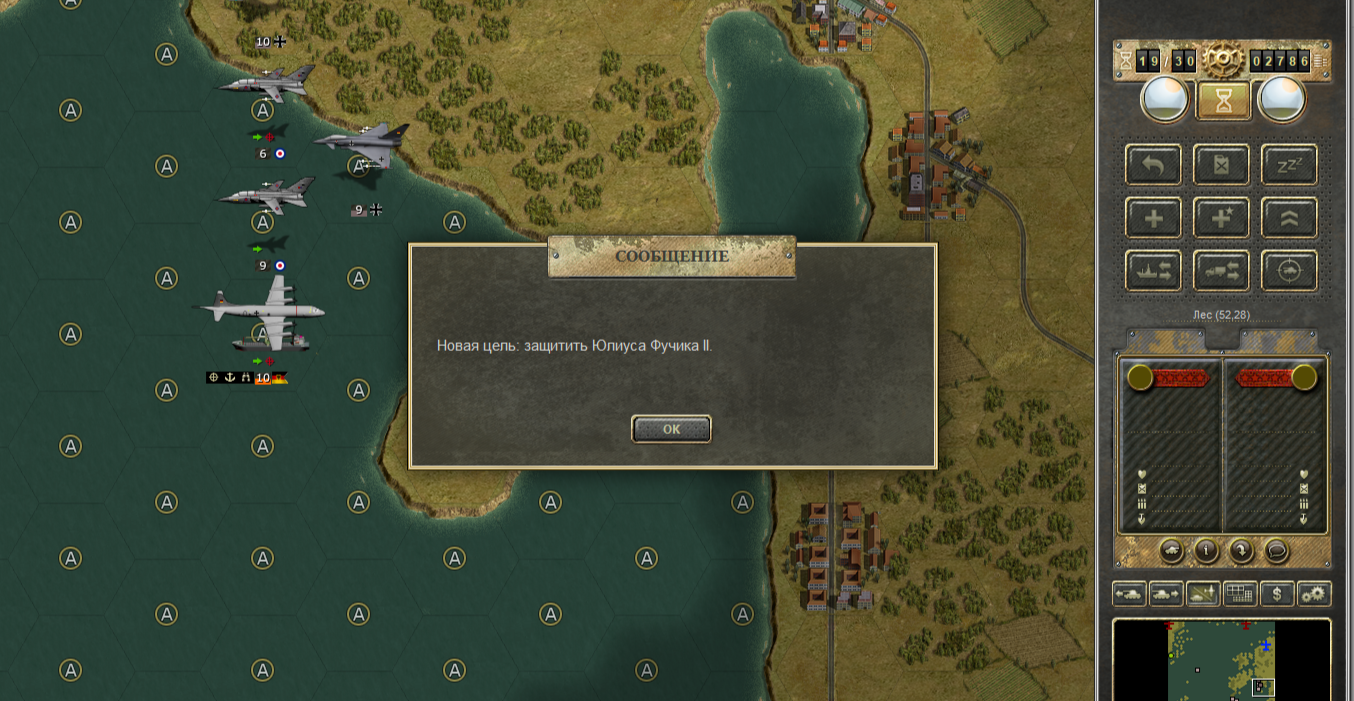Click the plain plus replacements button
The height and width of the screenshot is (701, 1354).
tap(1153, 217)
